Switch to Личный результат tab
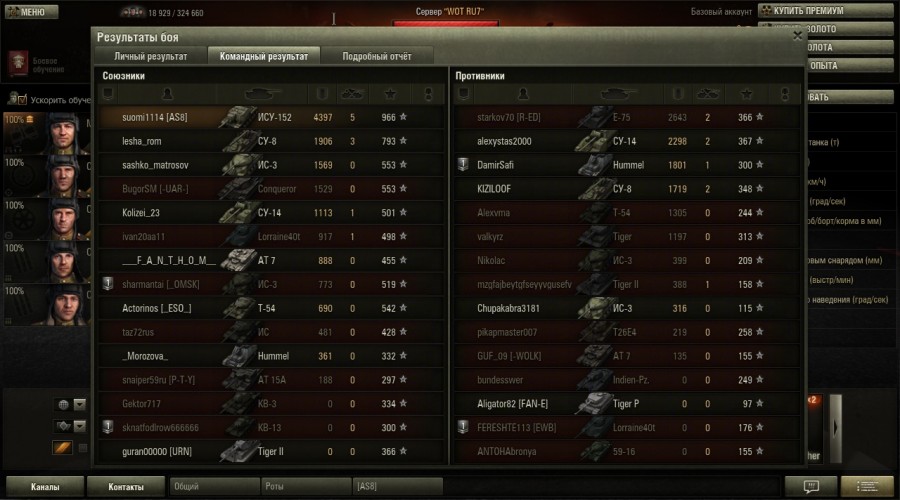 tap(150, 56)
